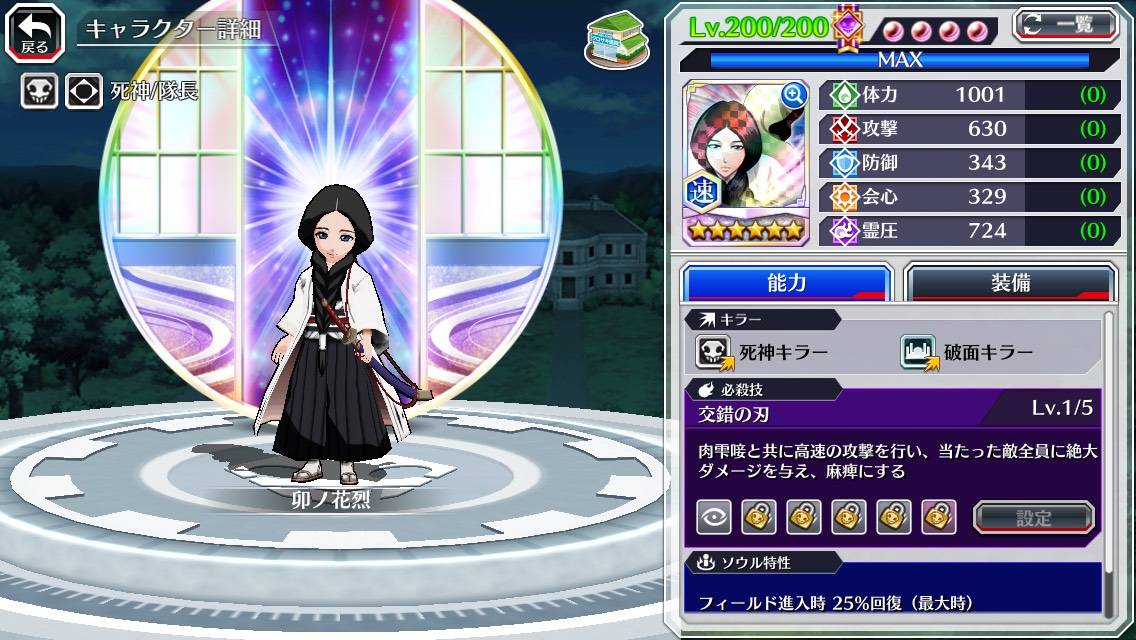Tap the eye icon to view special move
This screenshot has height=640, width=1136.
click(713, 517)
